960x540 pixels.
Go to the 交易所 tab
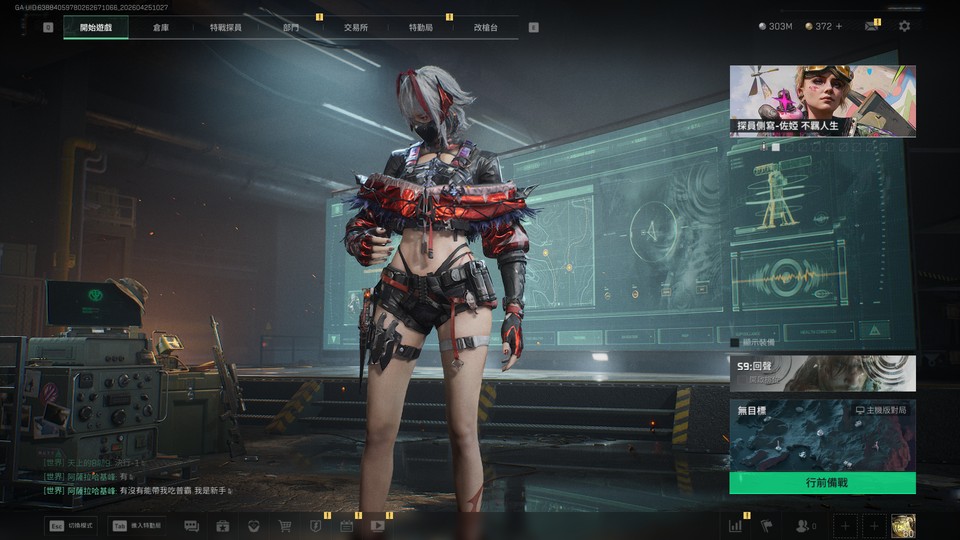[355, 27]
